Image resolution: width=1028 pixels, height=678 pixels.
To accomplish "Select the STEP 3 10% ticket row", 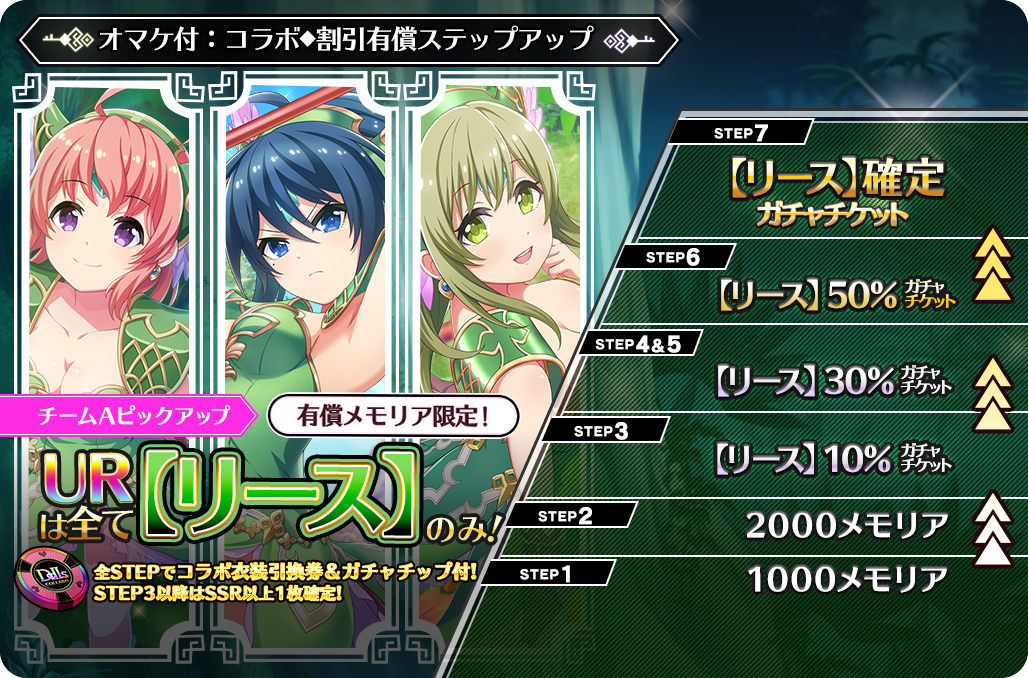I will click(x=833, y=459).
